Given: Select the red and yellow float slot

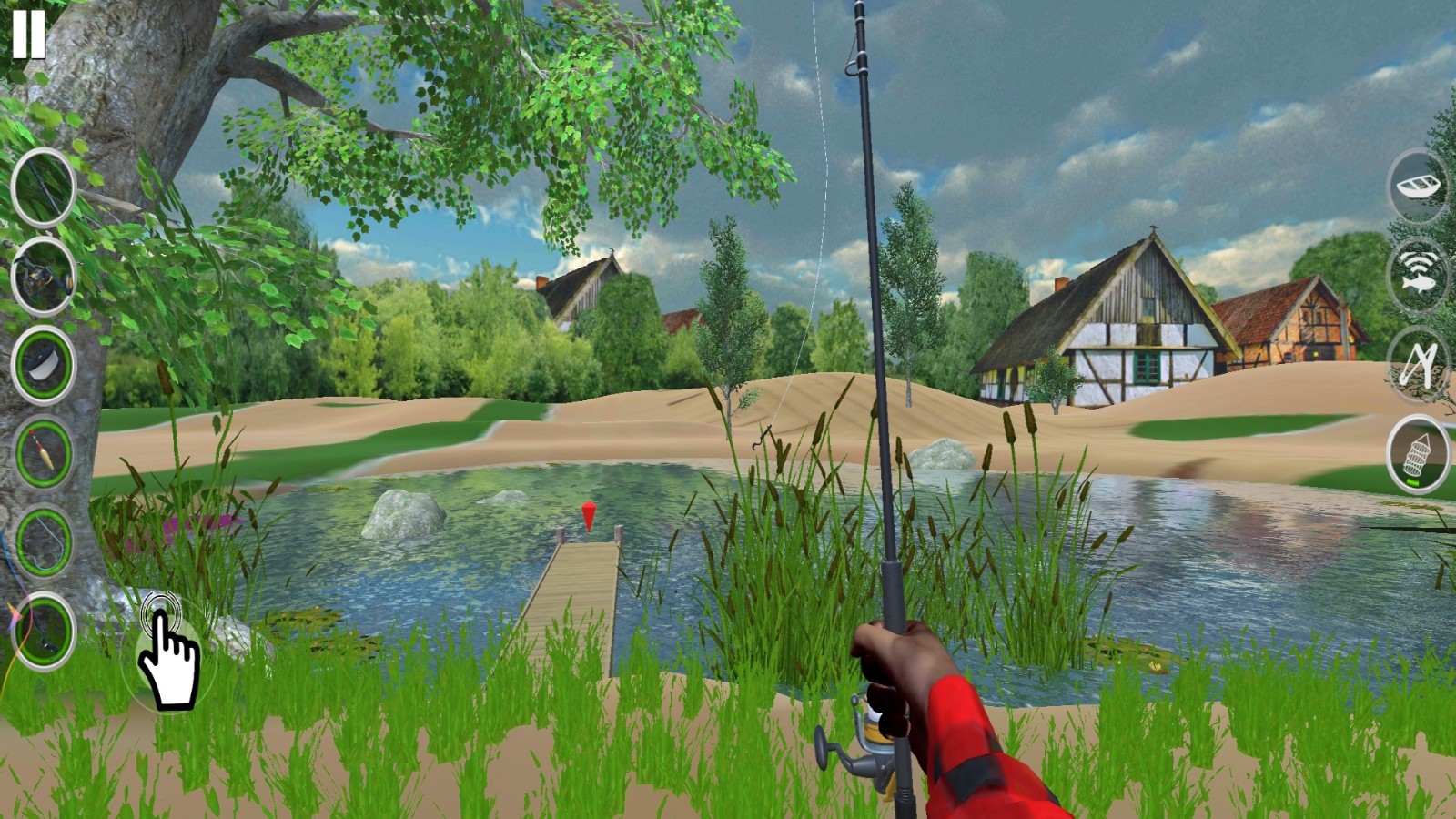Looking at the screenshot, I should 43,452.
